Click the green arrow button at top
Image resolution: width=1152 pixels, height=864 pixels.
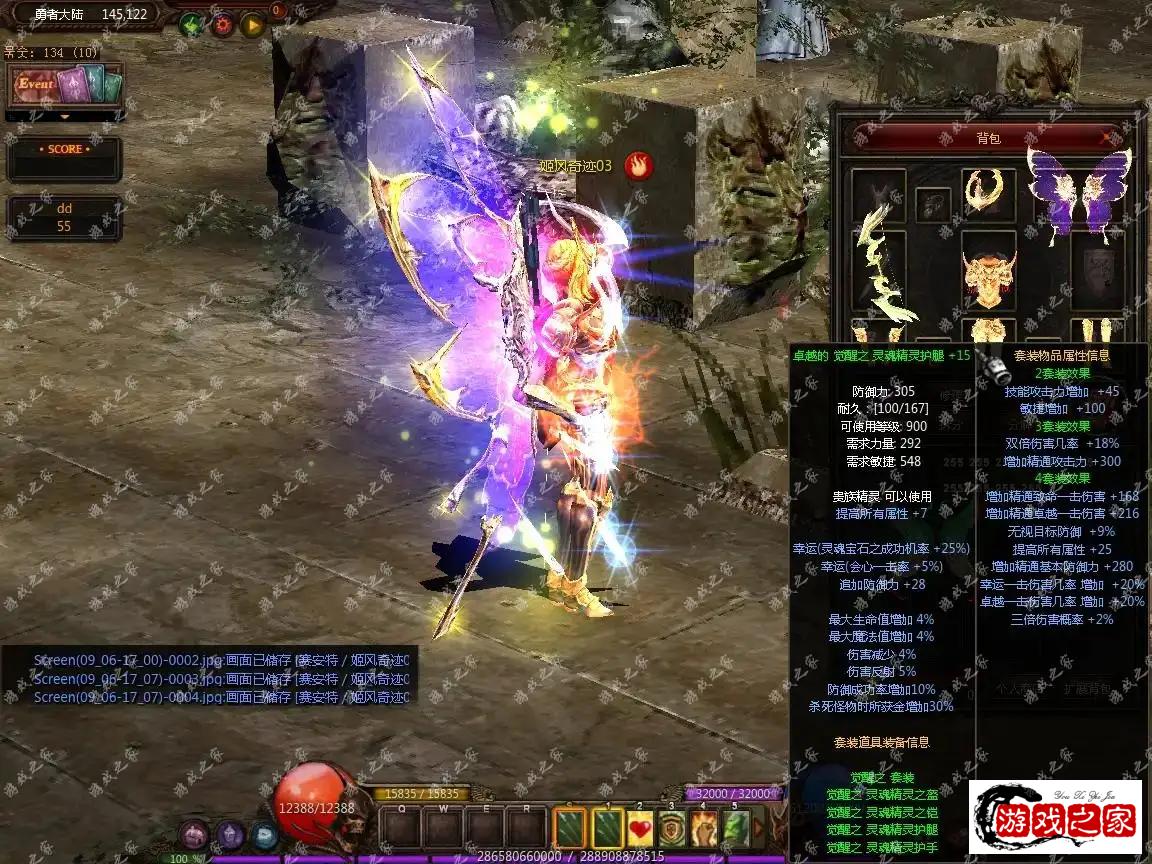pos(191,25)
